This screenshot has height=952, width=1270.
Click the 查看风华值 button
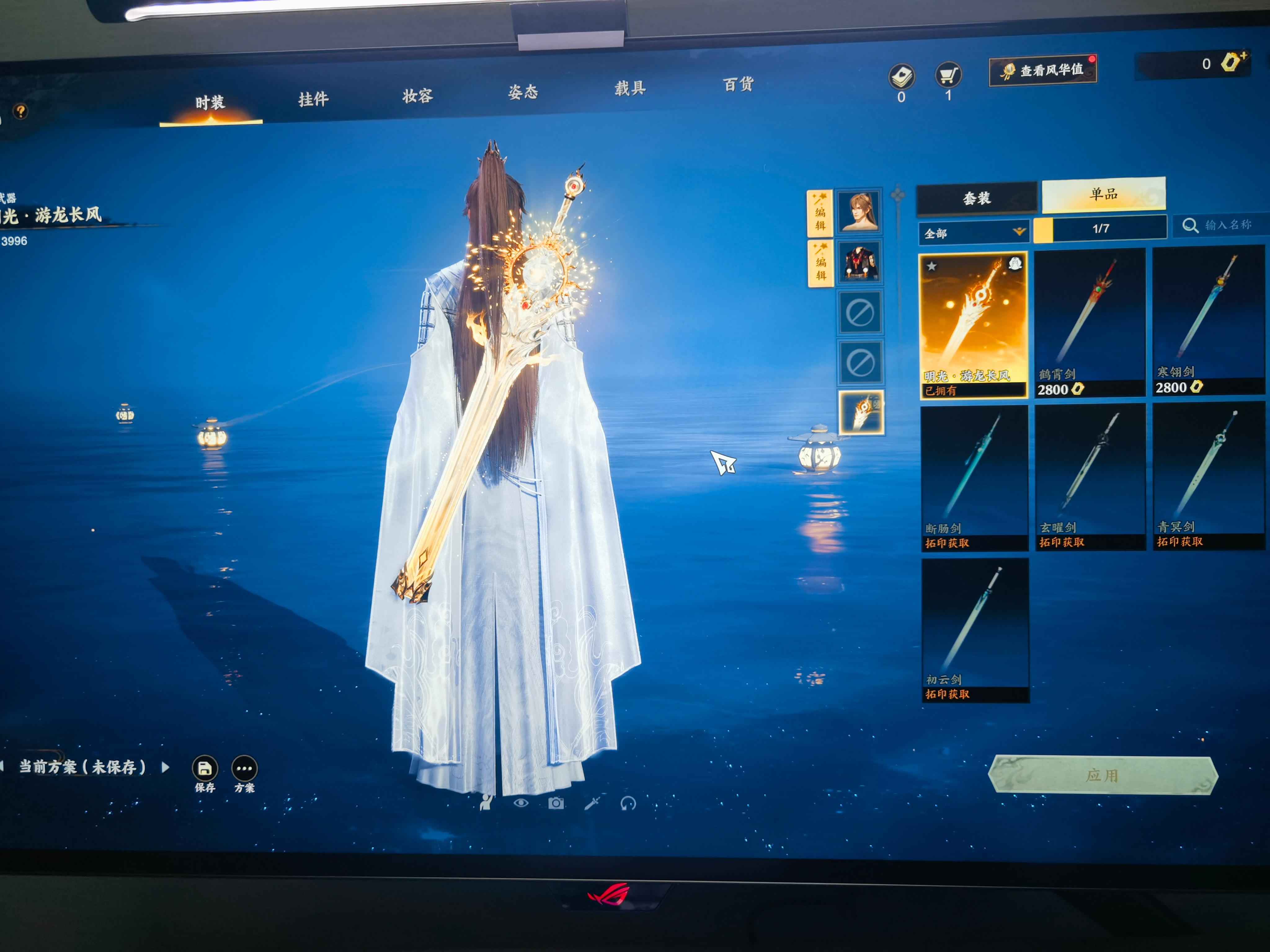coord(1042,71)
